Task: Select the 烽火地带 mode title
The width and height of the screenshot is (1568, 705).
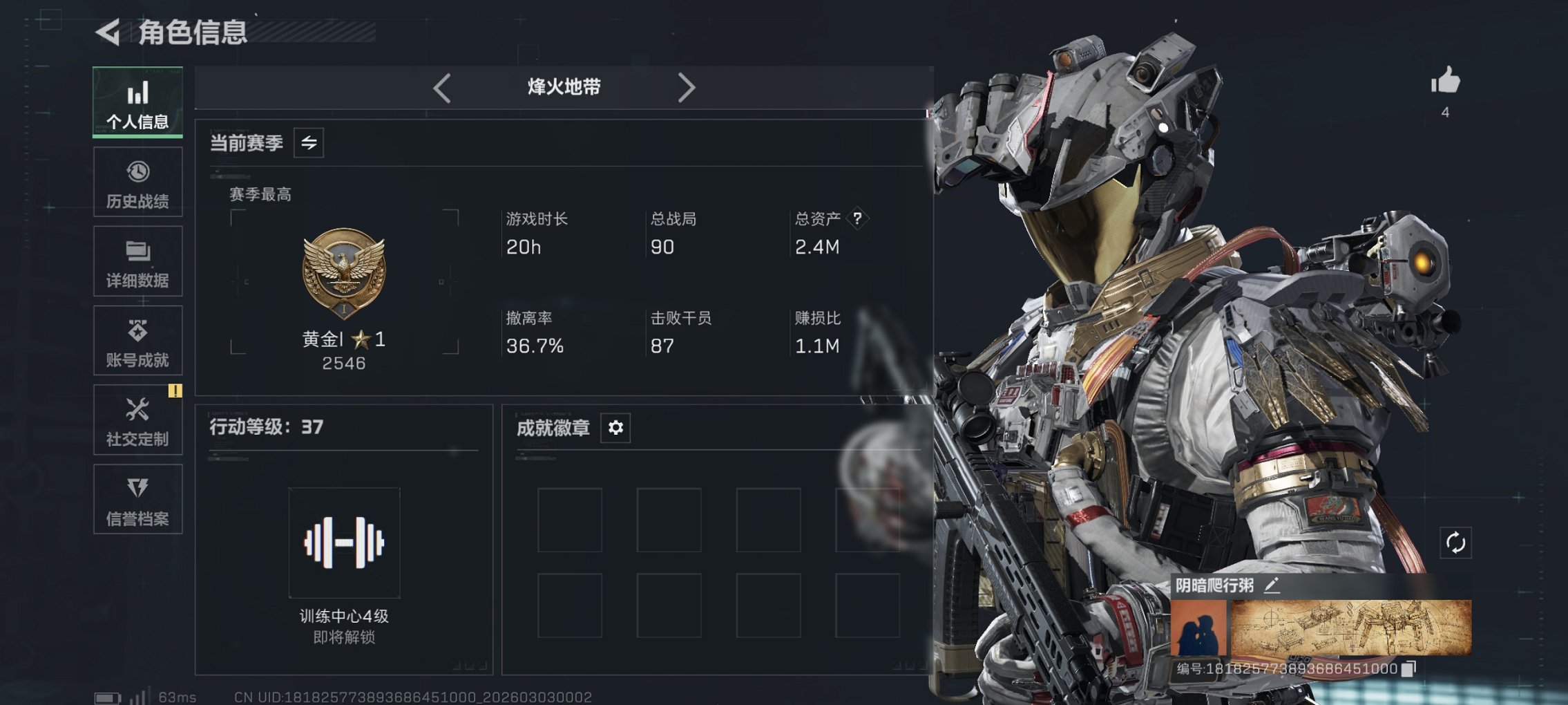Action: click(563, 87)
